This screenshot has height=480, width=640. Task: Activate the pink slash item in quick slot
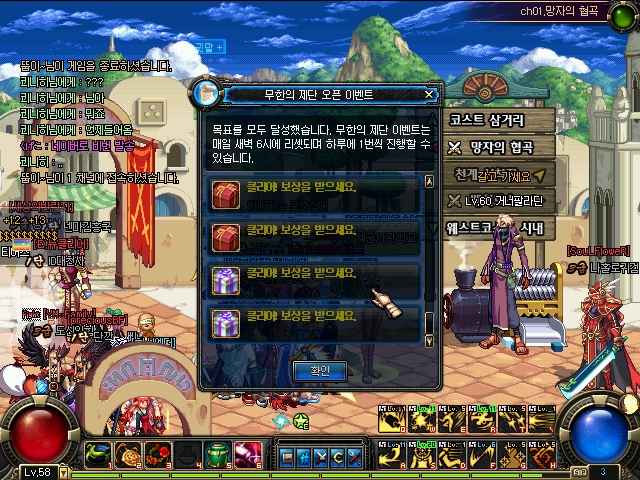248,456
